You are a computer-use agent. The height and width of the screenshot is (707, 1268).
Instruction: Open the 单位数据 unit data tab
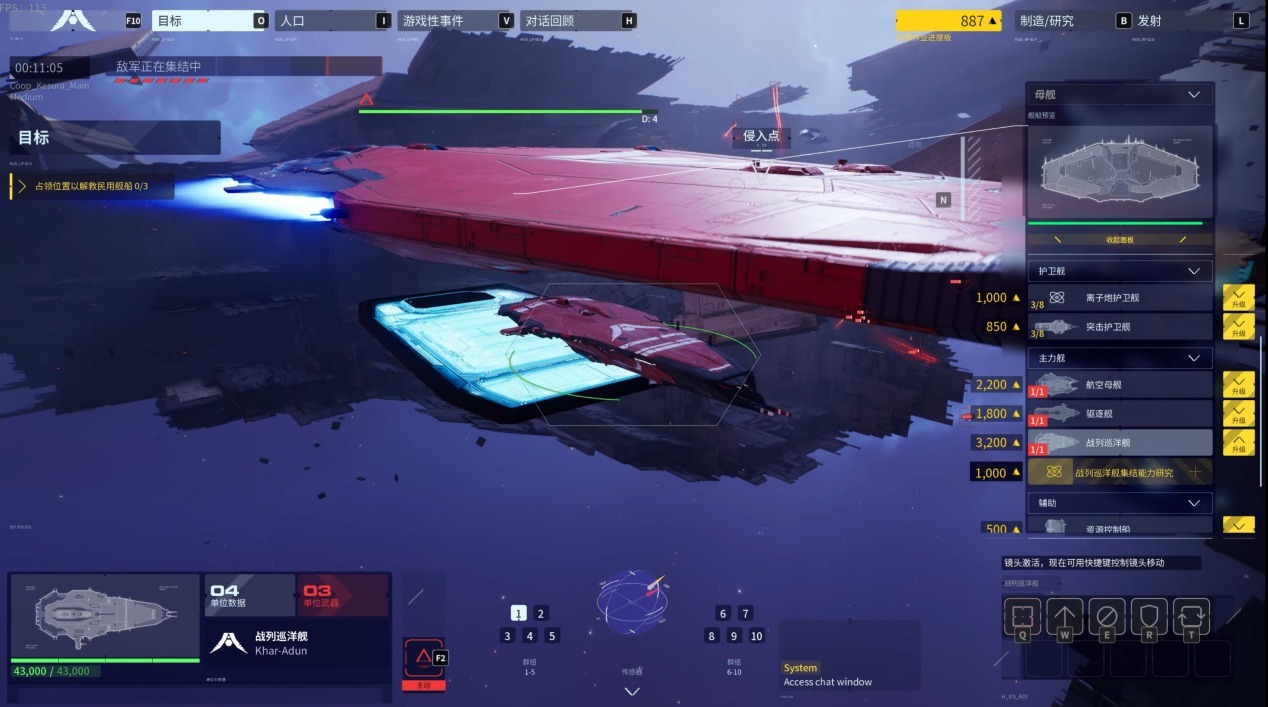coord(249,595)
